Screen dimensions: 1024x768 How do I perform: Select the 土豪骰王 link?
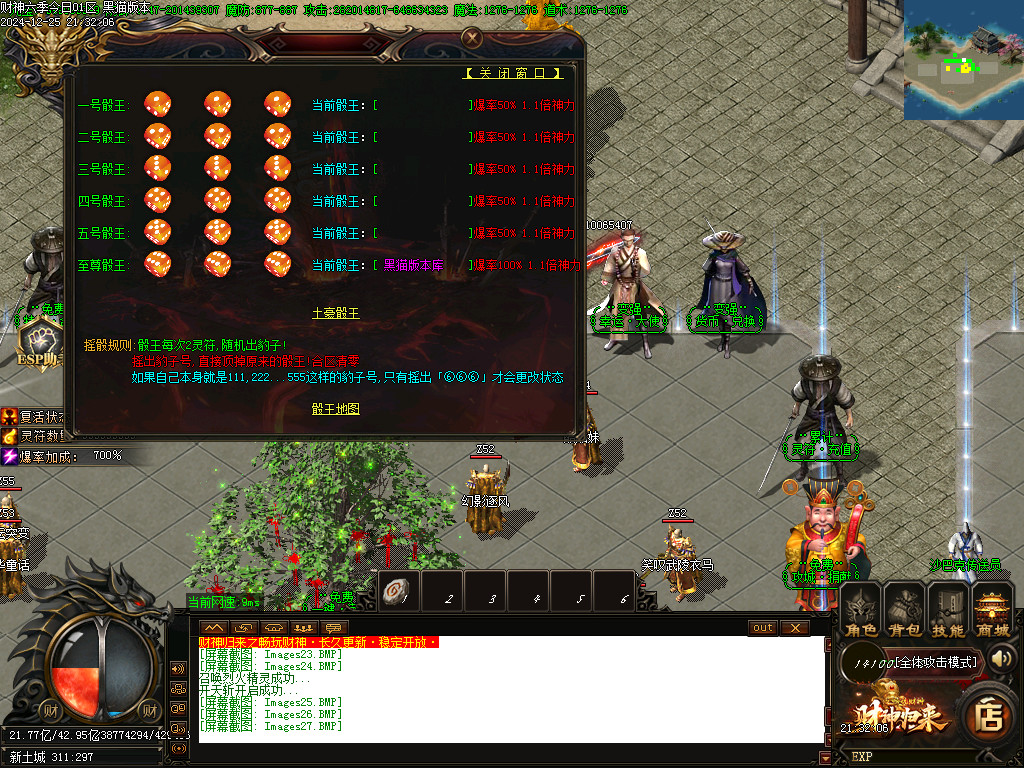[335, 313]
